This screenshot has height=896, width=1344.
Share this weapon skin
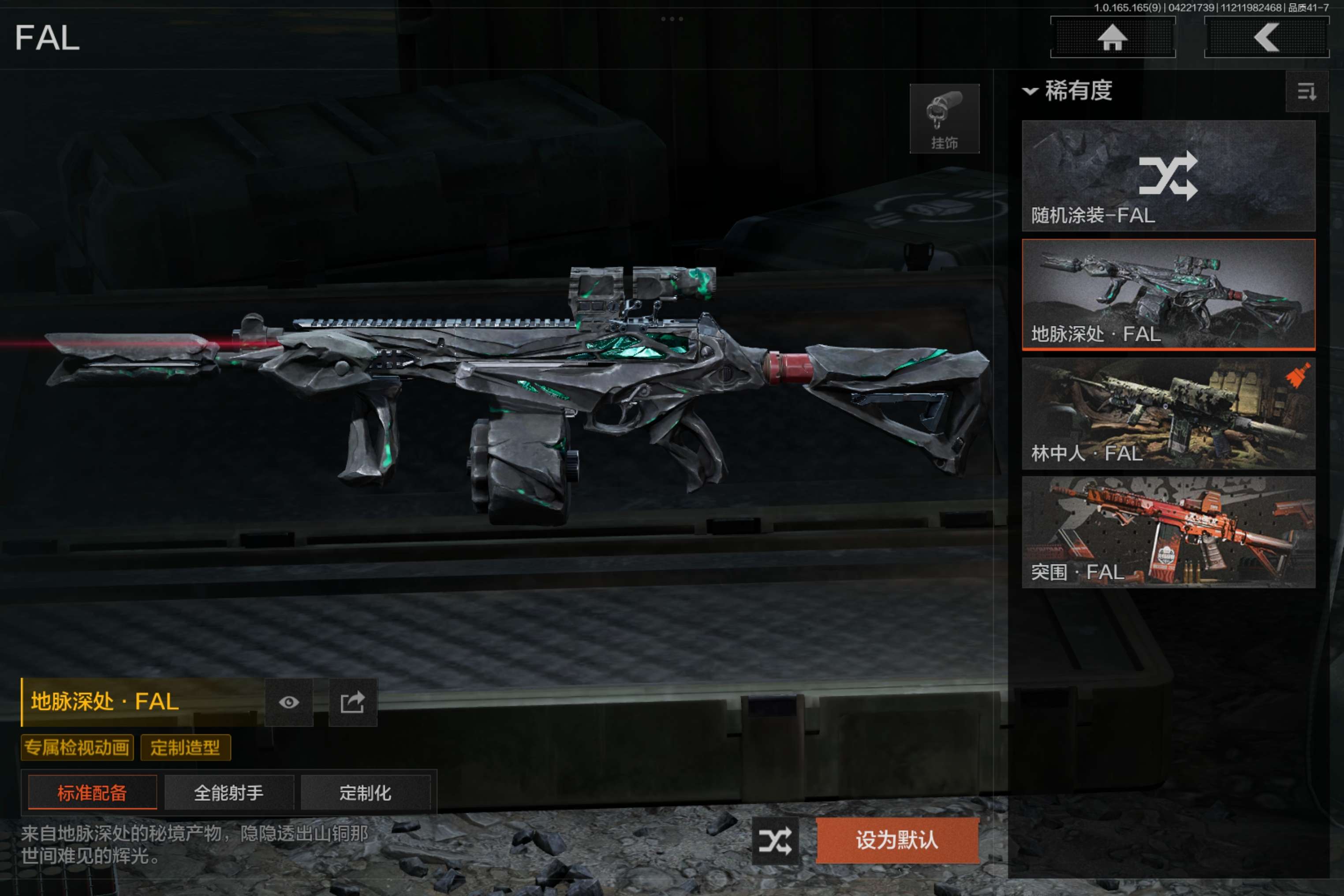tap(353, 702)
